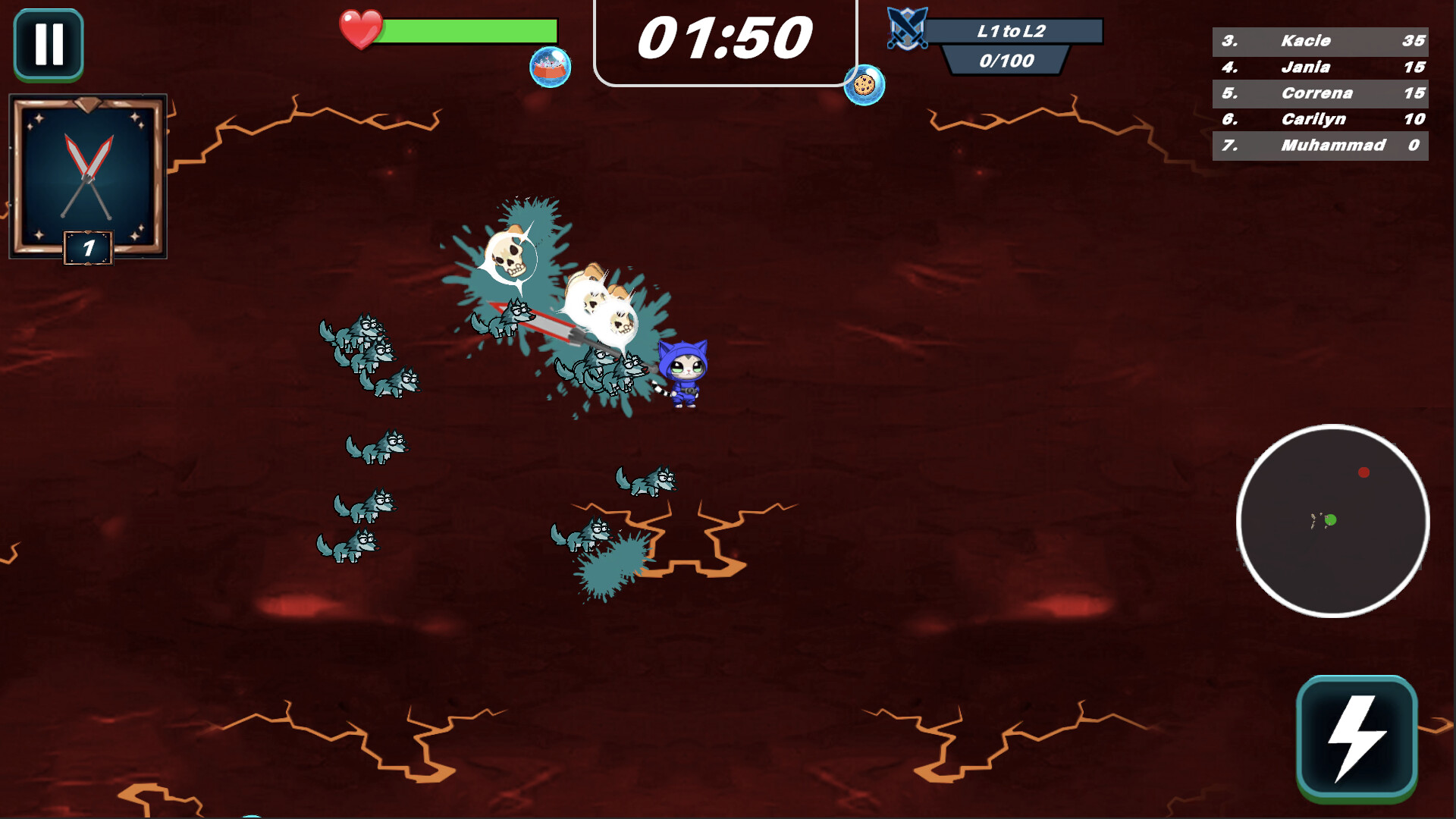Open the L1 to L2 progress panel

click(x=1016, y=30)
